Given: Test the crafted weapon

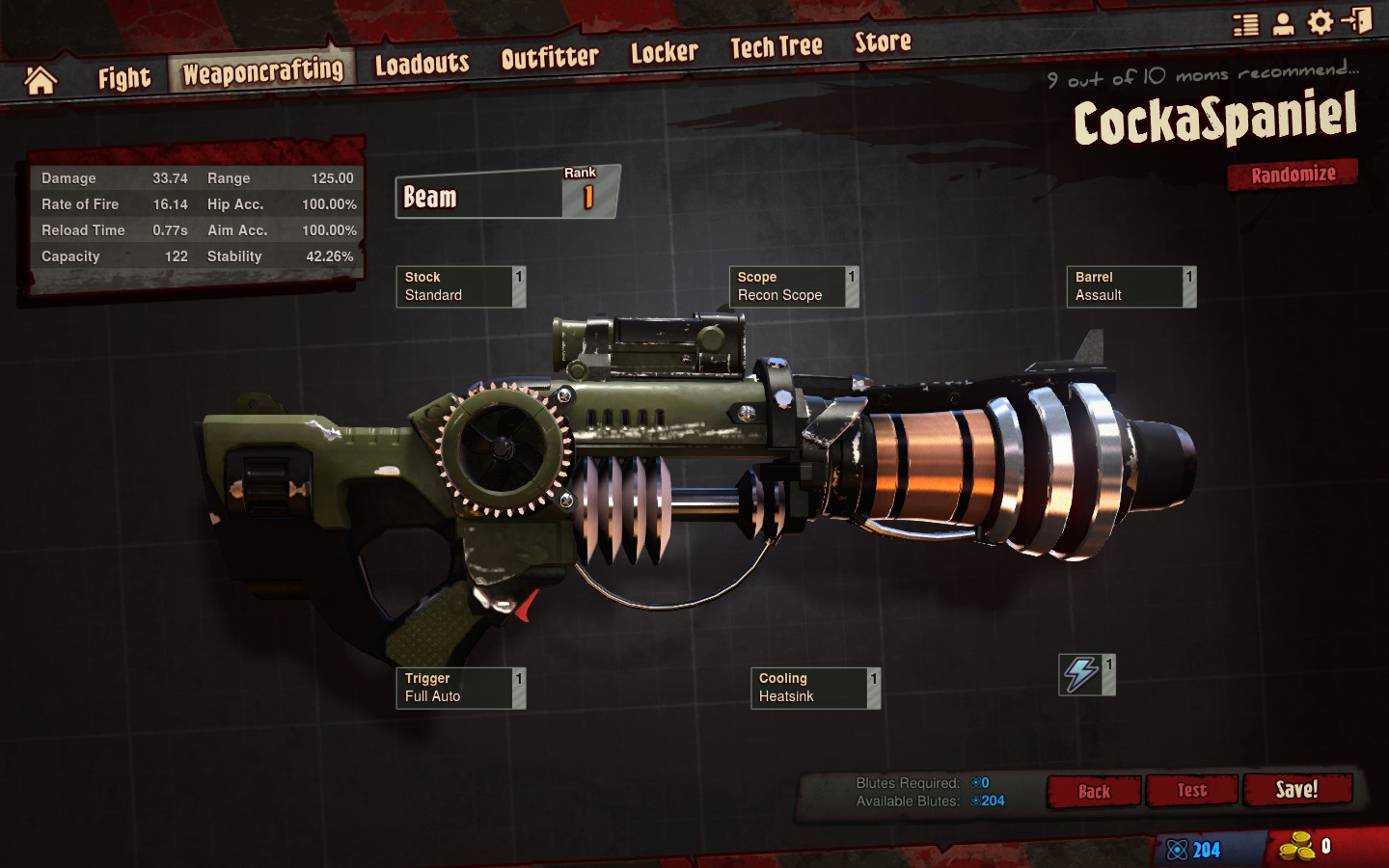Looking at the screenshot, I should click(1191, 791).
